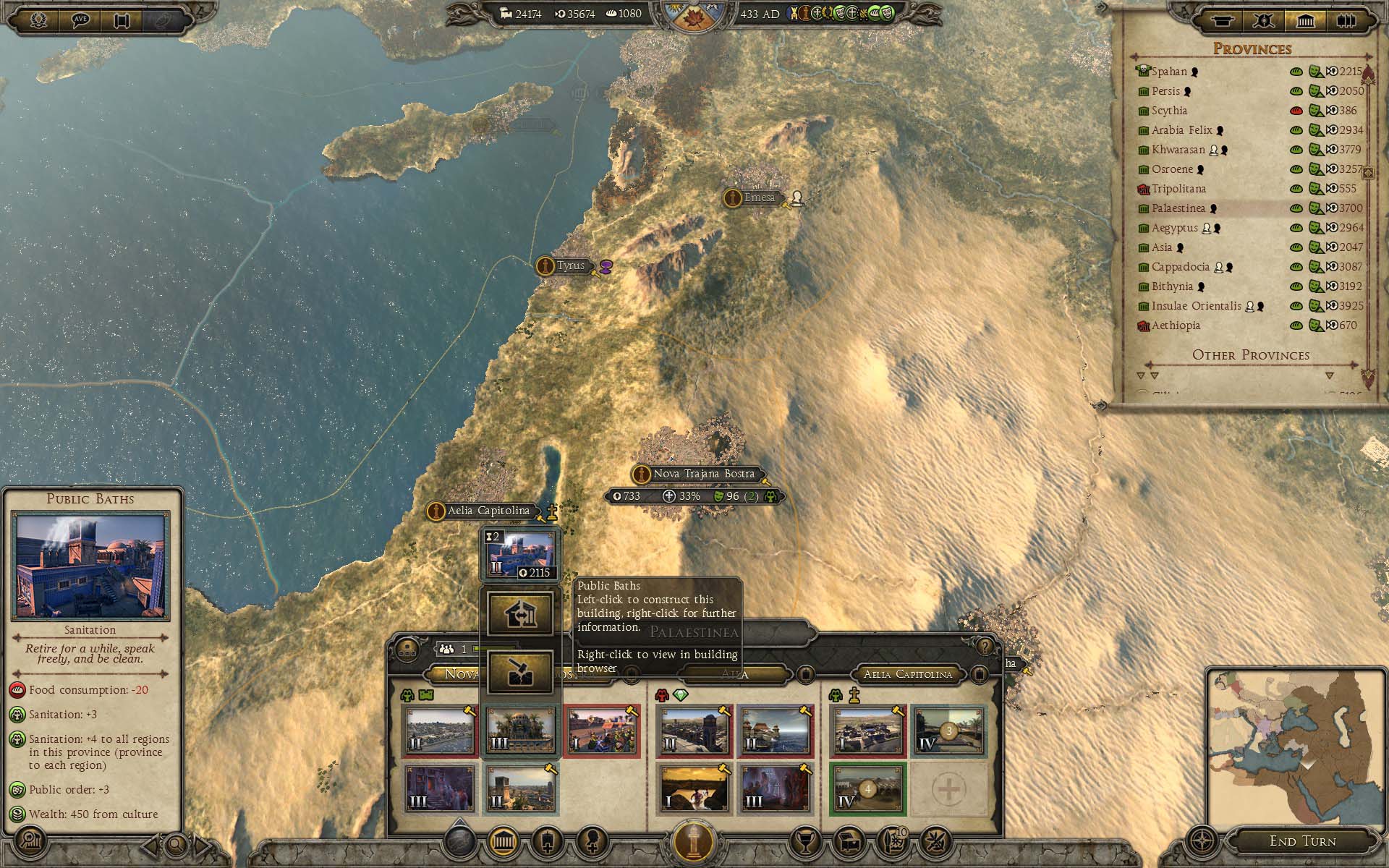Construct the Public Baths upgrade costing 2115
Viewport: 1389px width, 868px height.
[x=520, y=556]
